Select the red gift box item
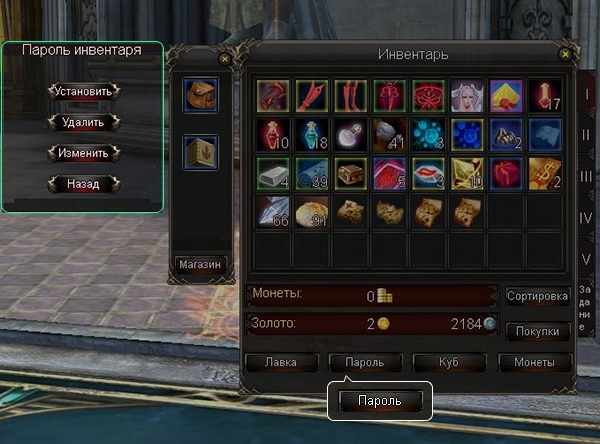 [x=506, y=172]
